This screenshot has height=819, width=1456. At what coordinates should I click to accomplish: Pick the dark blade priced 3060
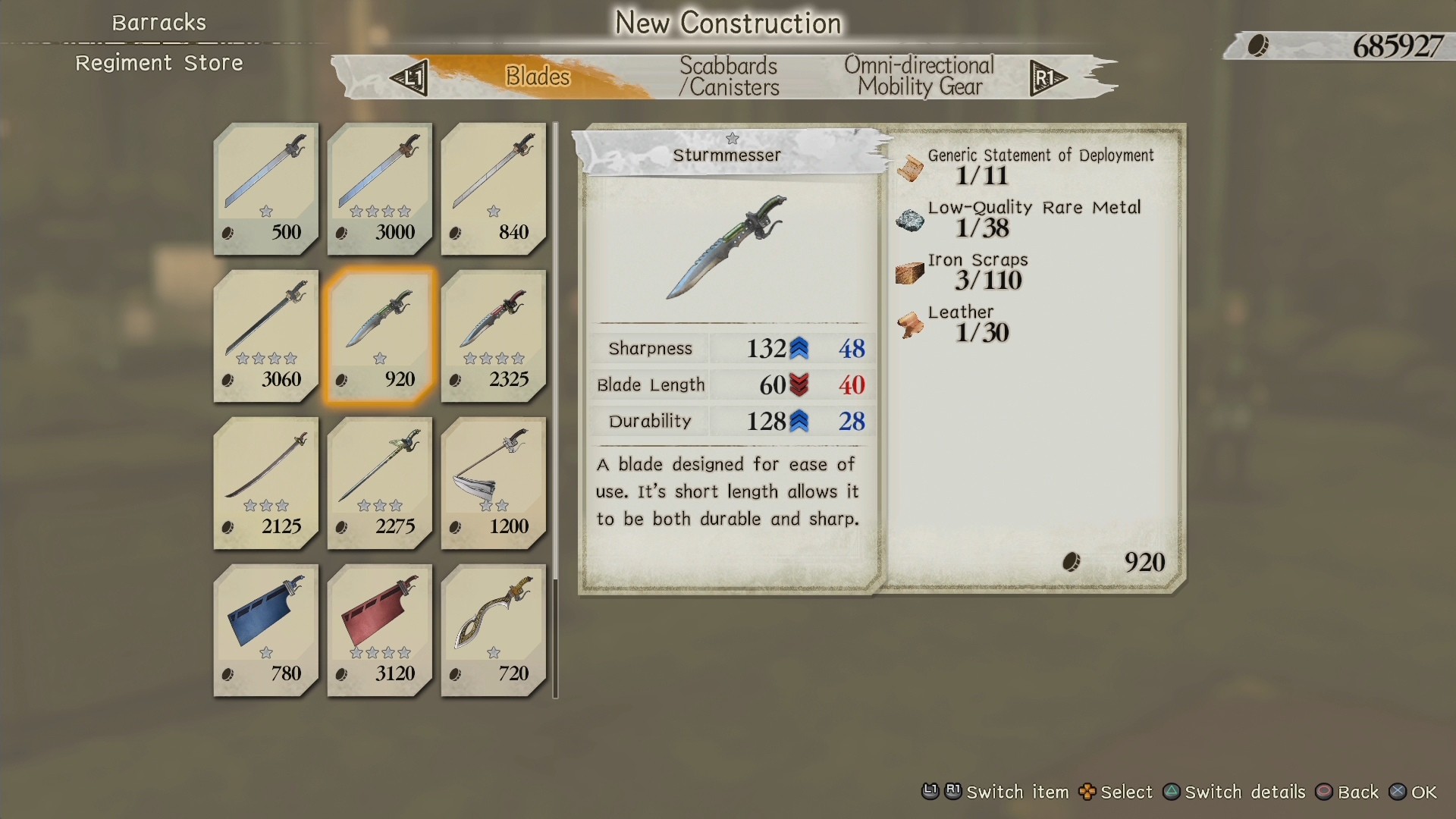point(266,335)
